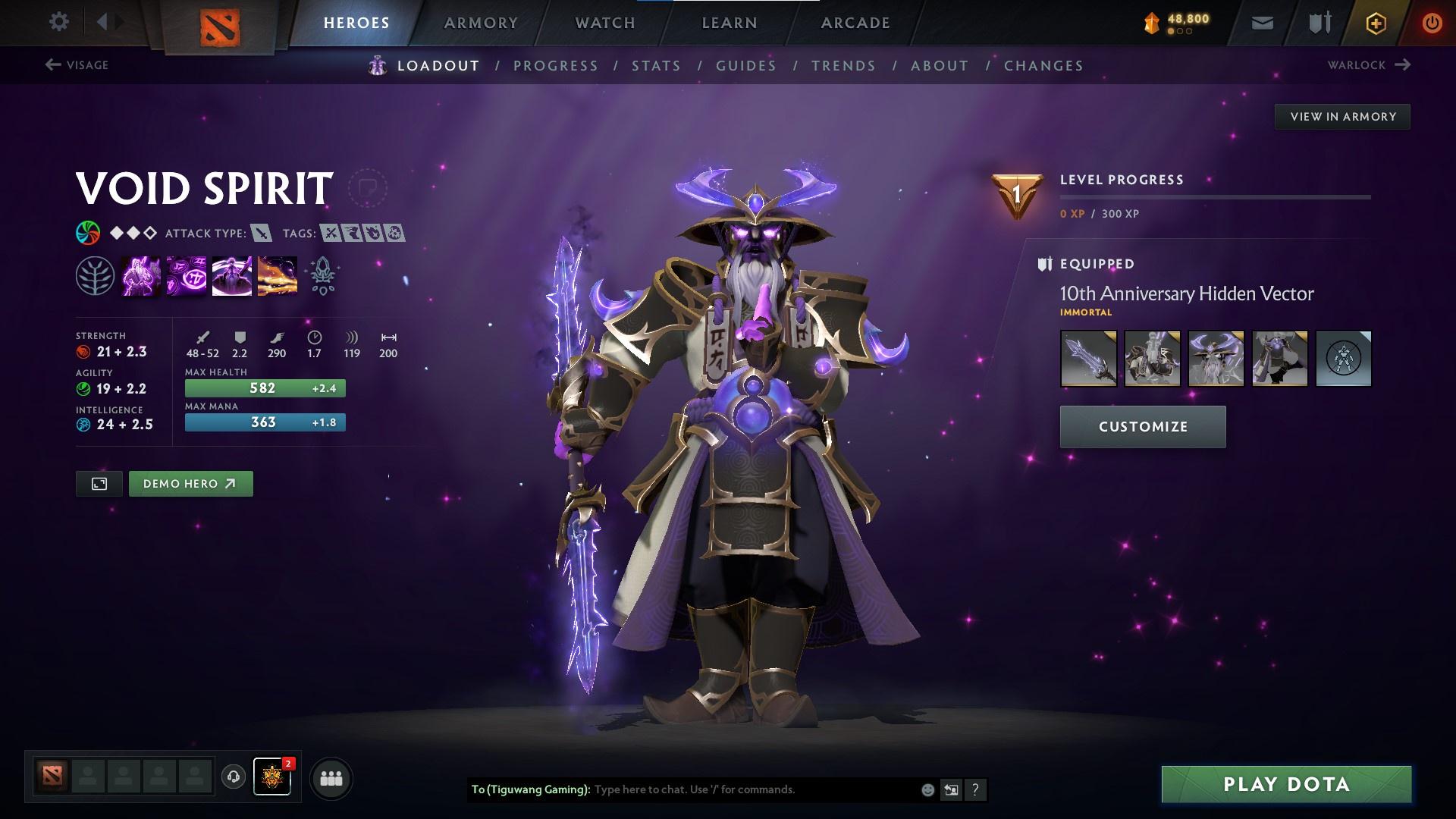Click the headset voice chat icon near party slots

tap(232, 777)
